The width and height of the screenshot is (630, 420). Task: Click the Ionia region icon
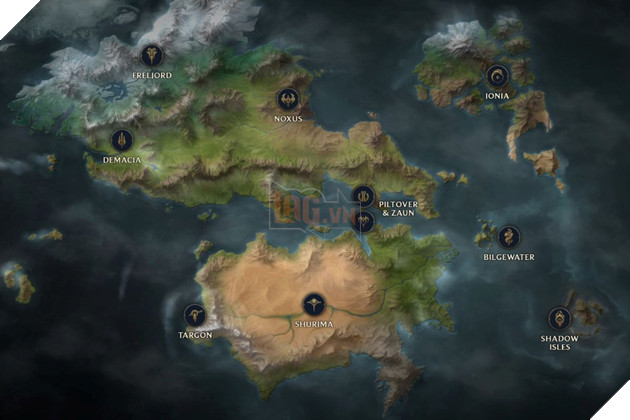[497, 74]
